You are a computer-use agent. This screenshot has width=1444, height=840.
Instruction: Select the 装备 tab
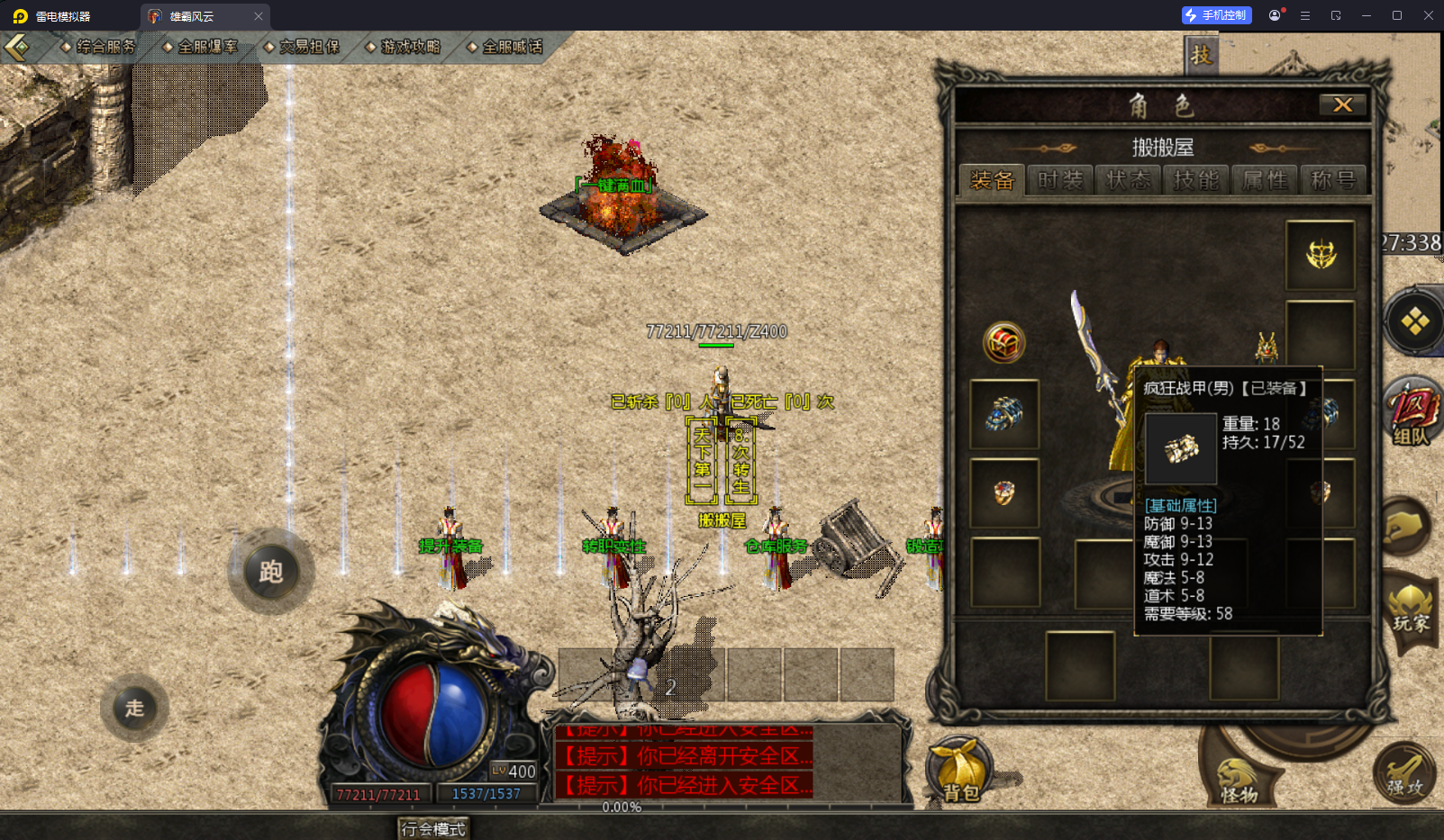point(992,180)
